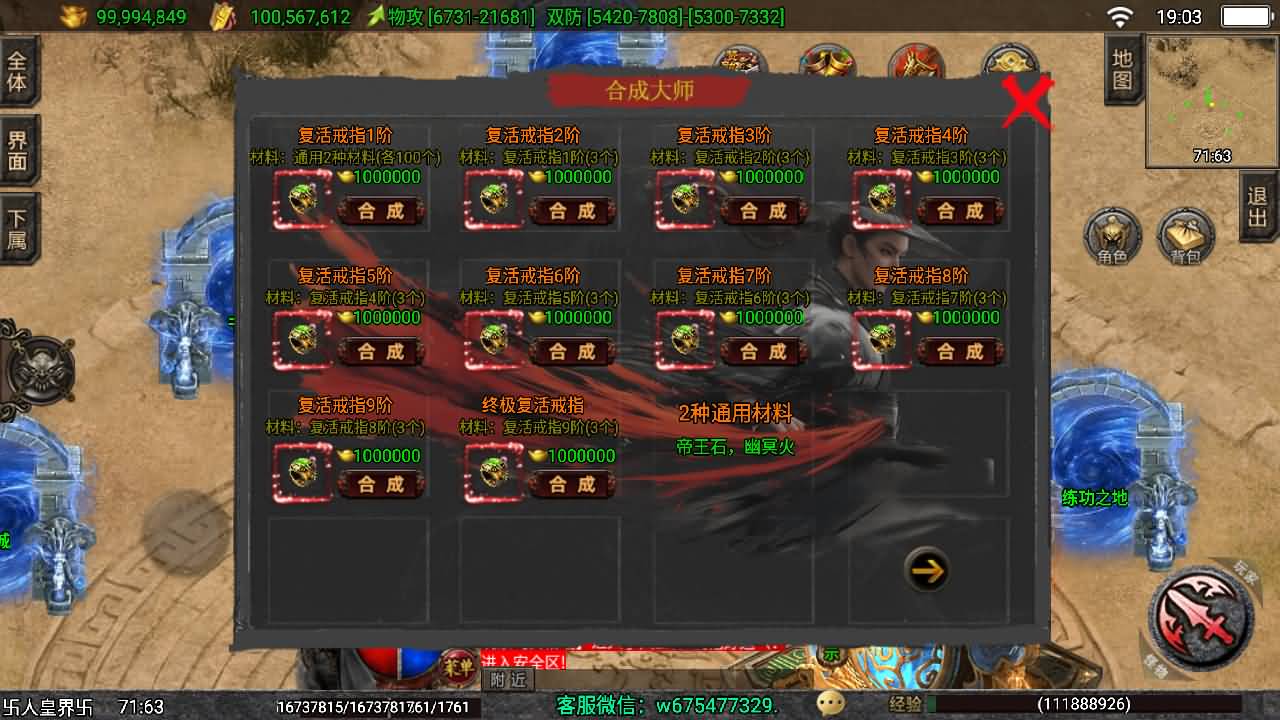Click the golden ring icon in the top icon row
1280x720 pixels.
click(826, 62)
